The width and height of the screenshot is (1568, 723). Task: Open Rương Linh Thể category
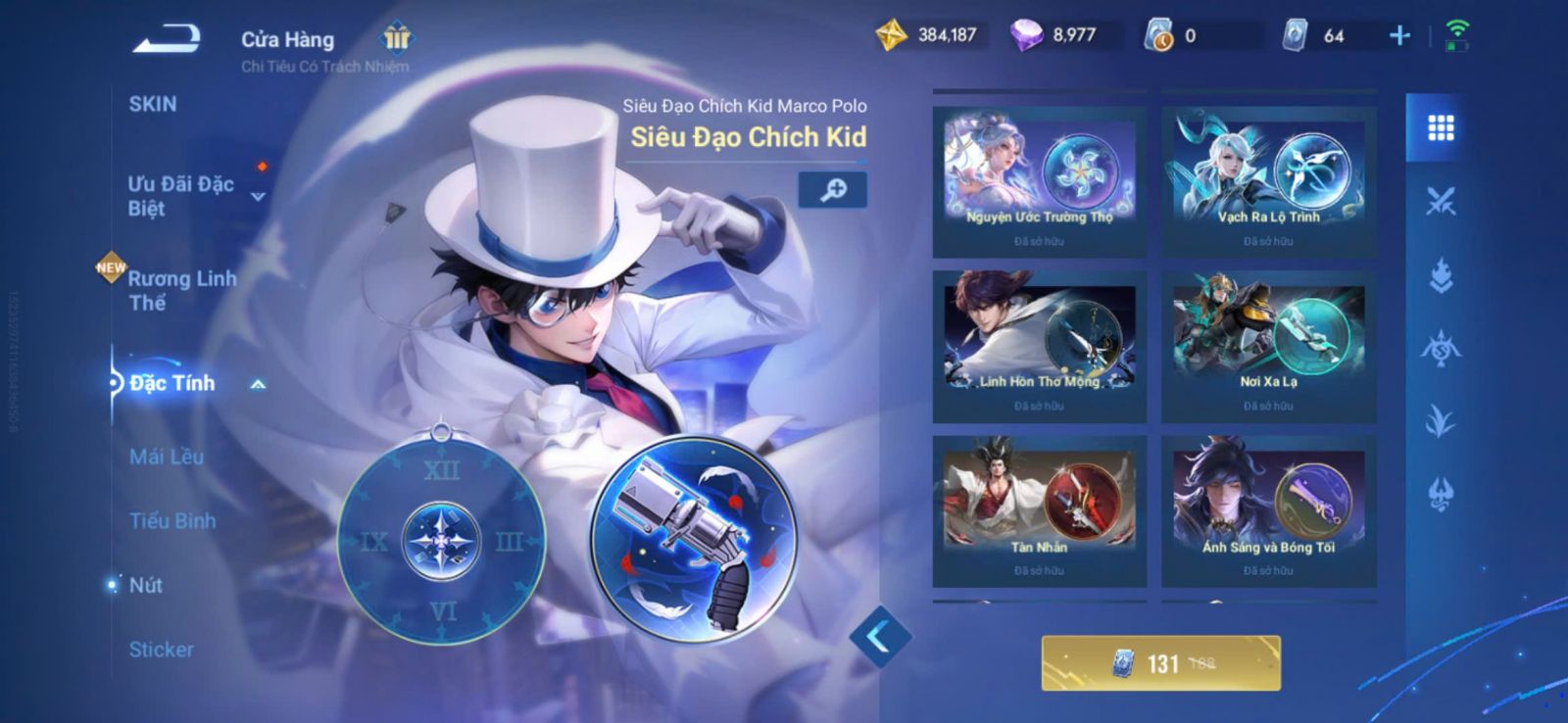[182, 290]
